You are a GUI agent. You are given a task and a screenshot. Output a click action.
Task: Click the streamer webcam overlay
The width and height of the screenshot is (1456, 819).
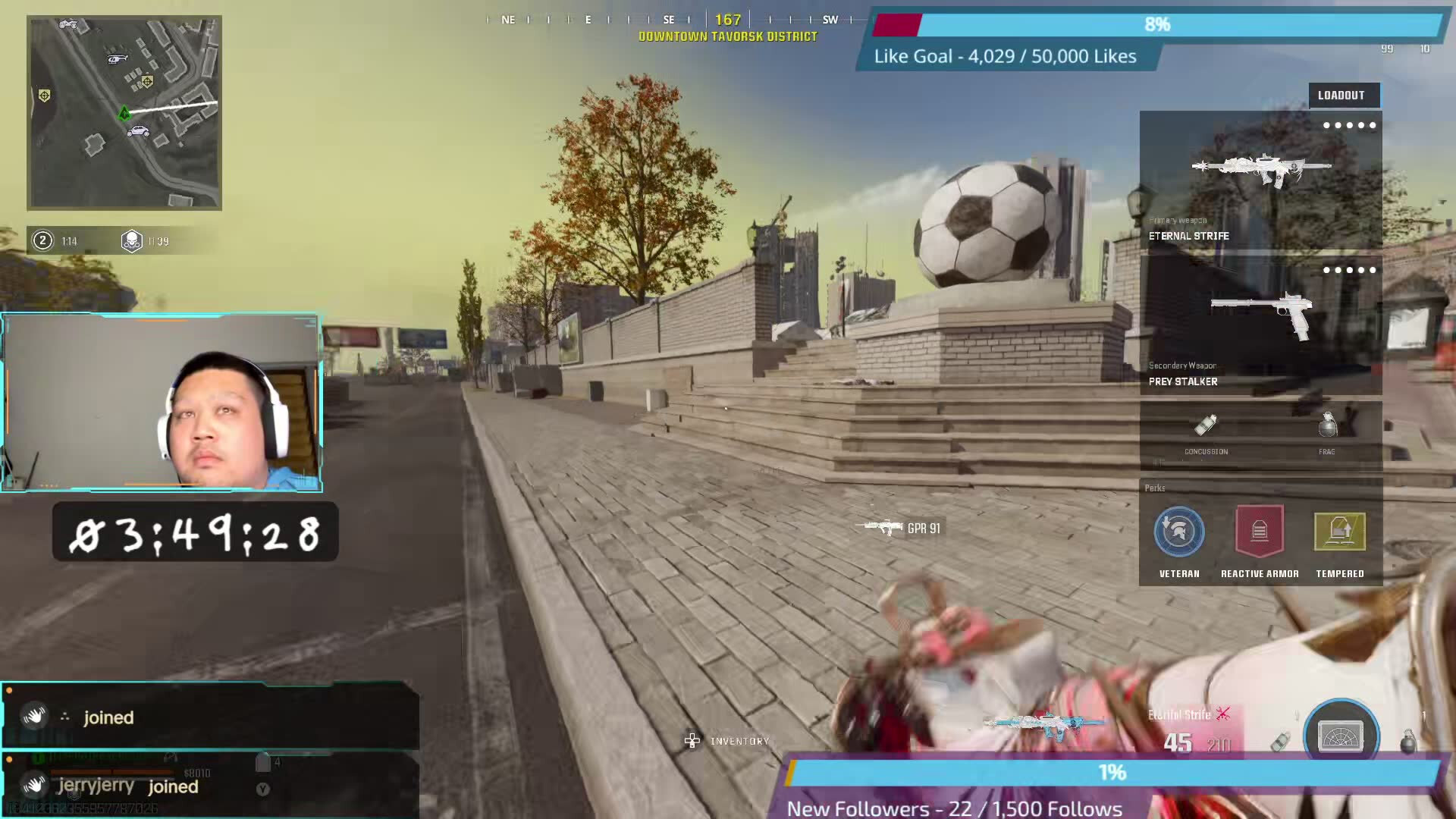tap(162, 403)
